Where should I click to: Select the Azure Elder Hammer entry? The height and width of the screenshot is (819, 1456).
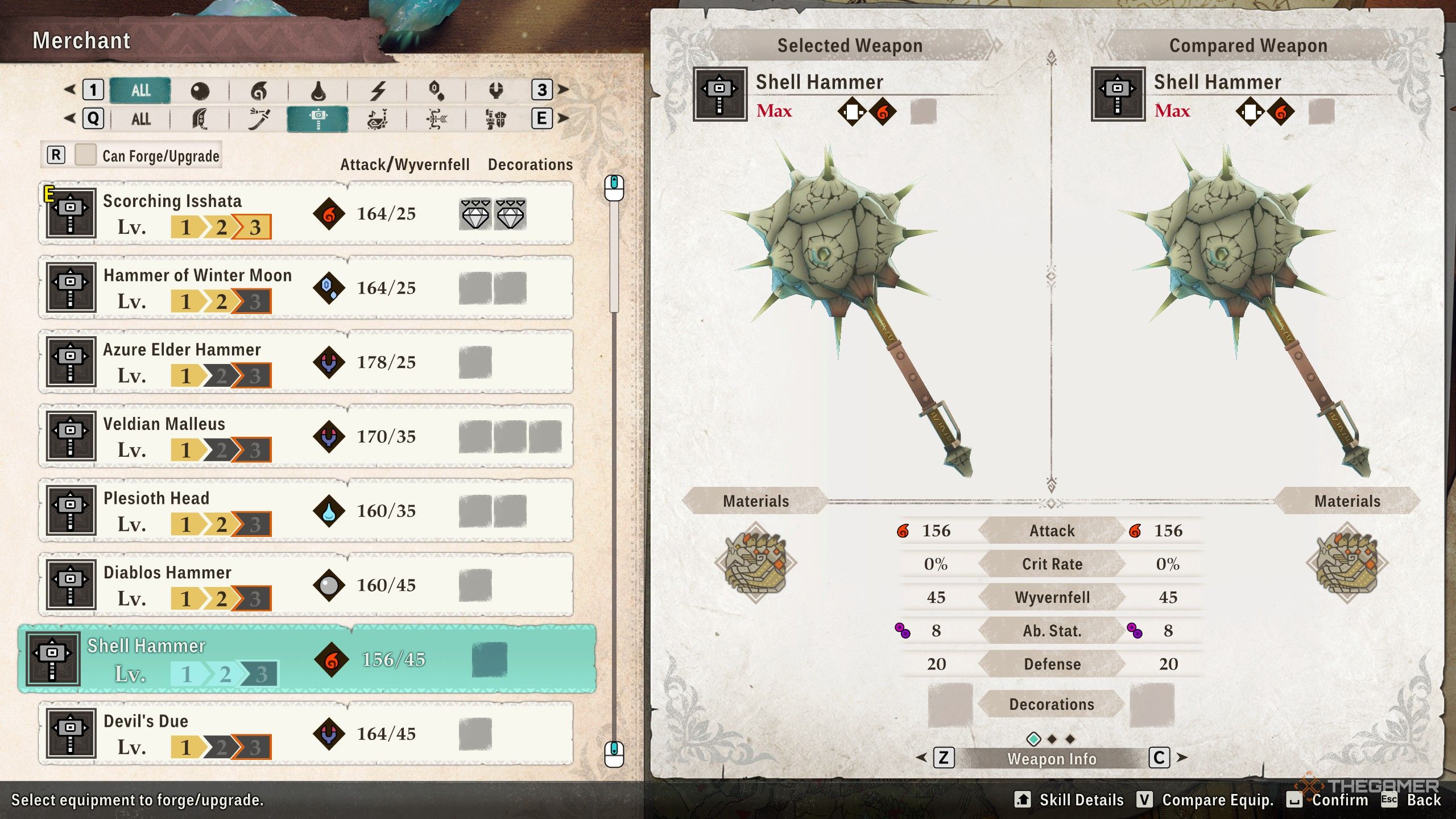pyautogui.click(x=306, y=362)
